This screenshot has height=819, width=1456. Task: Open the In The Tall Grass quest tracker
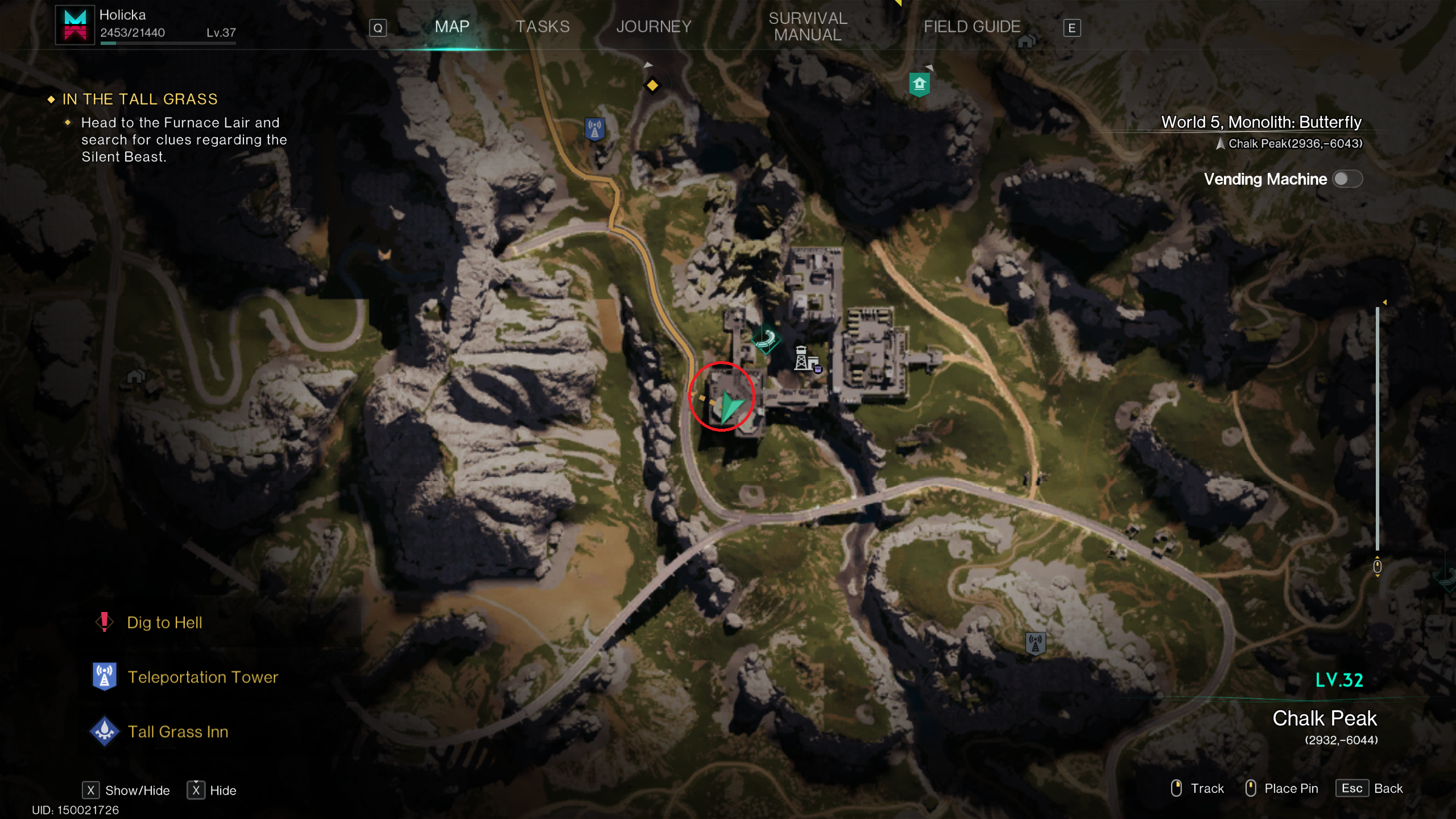pos(140,100)
